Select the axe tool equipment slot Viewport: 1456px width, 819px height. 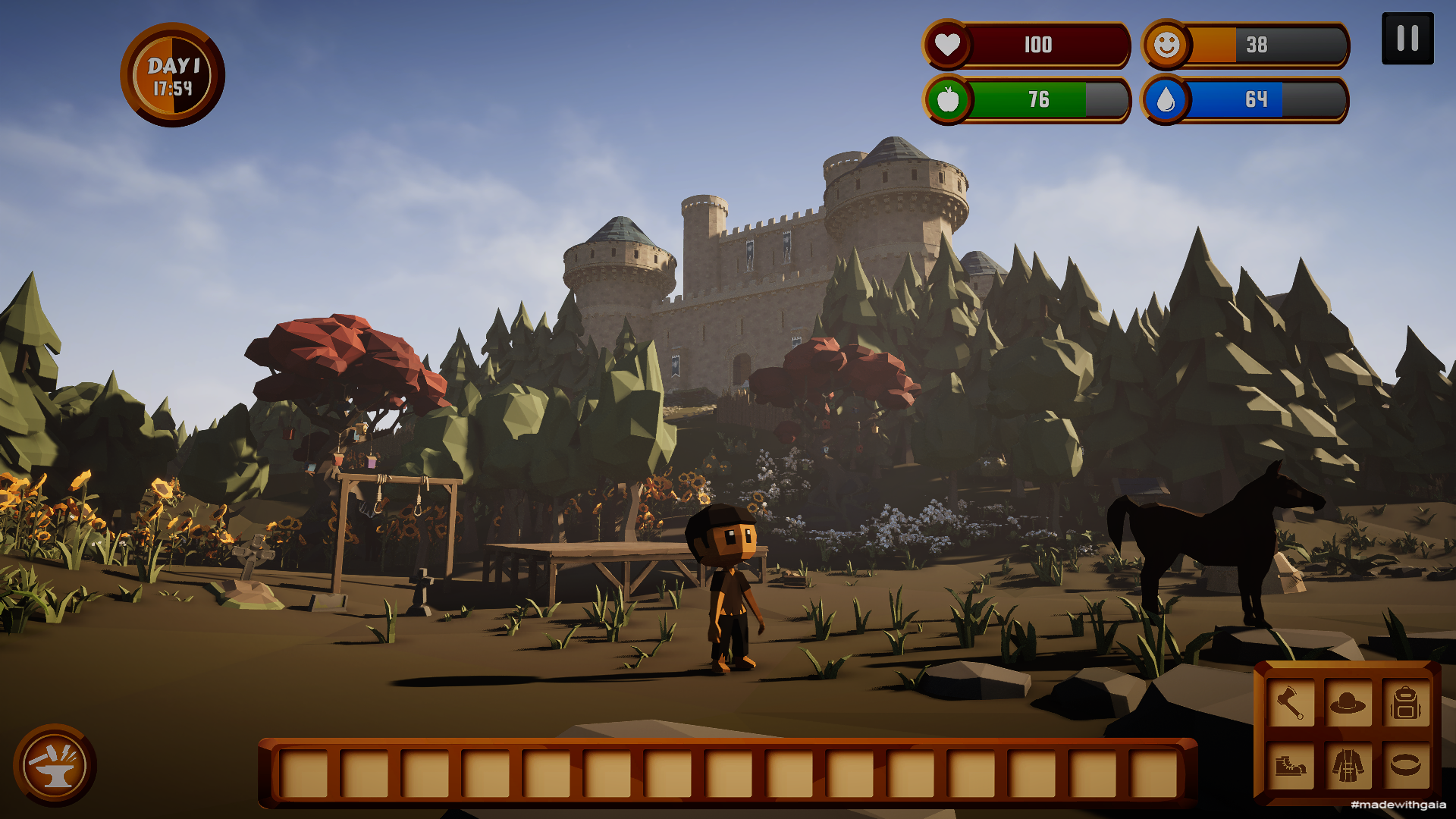(1290, 703)
